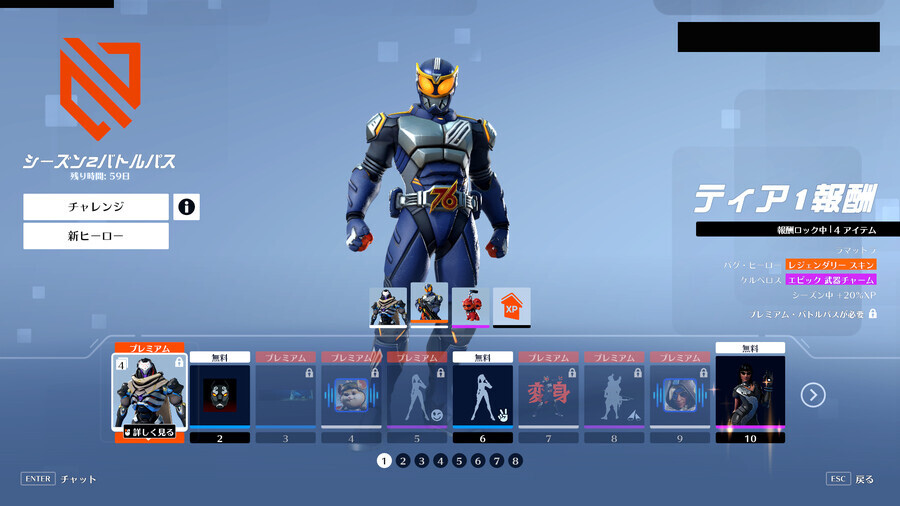This screenshot has width=900, height=506.
Task: Preview the purple-armored hero skin thumbnail
Action: tap(388, 306)
